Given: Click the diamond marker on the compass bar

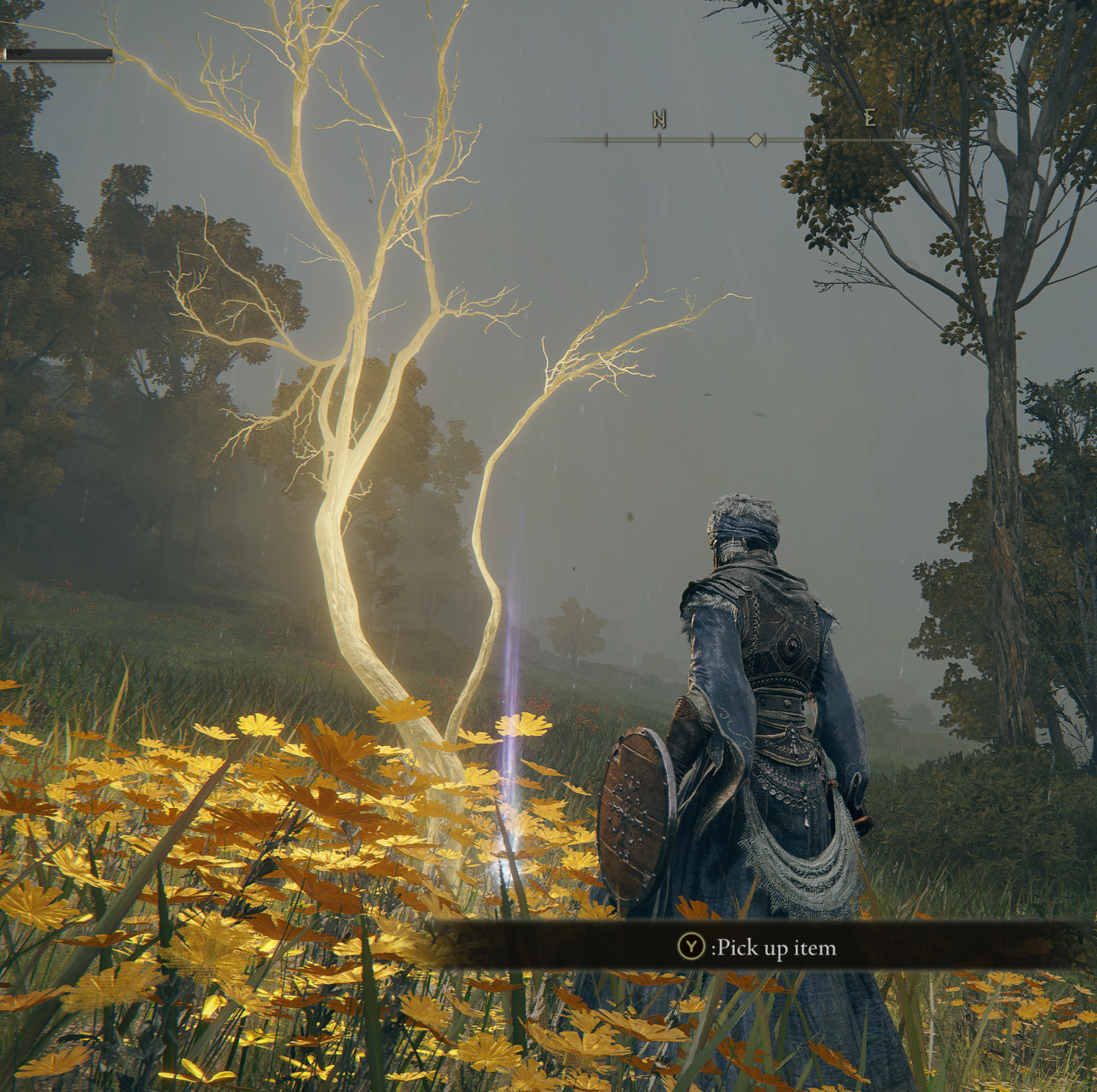Looking at the screenshot, I should coord(756,140).
